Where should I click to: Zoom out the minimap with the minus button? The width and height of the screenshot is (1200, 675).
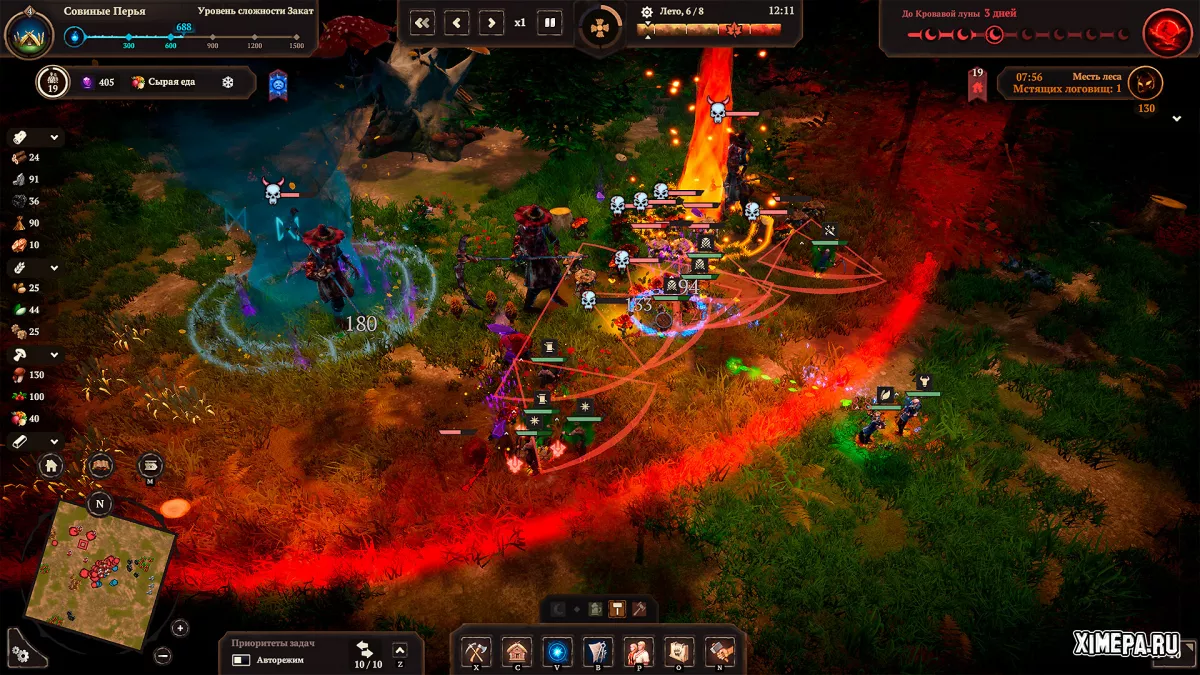[x=163, y=655]
